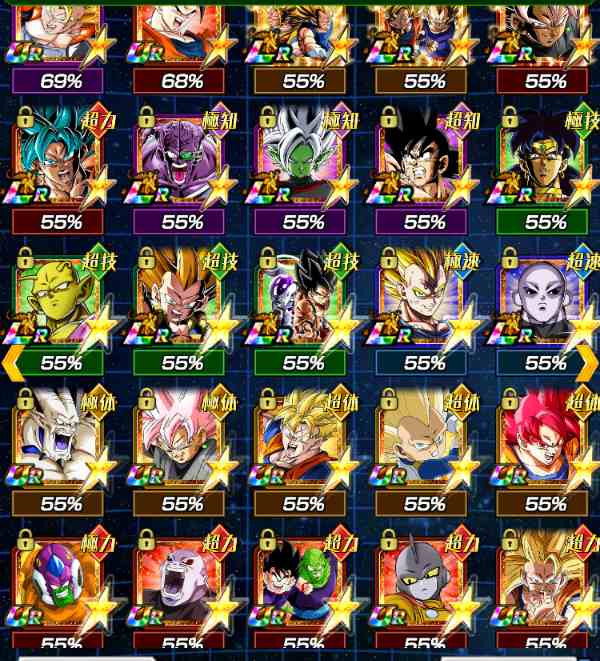
Task: Select the red-haired Super Saiyan God Goku card
Action: tap(545, 440)
